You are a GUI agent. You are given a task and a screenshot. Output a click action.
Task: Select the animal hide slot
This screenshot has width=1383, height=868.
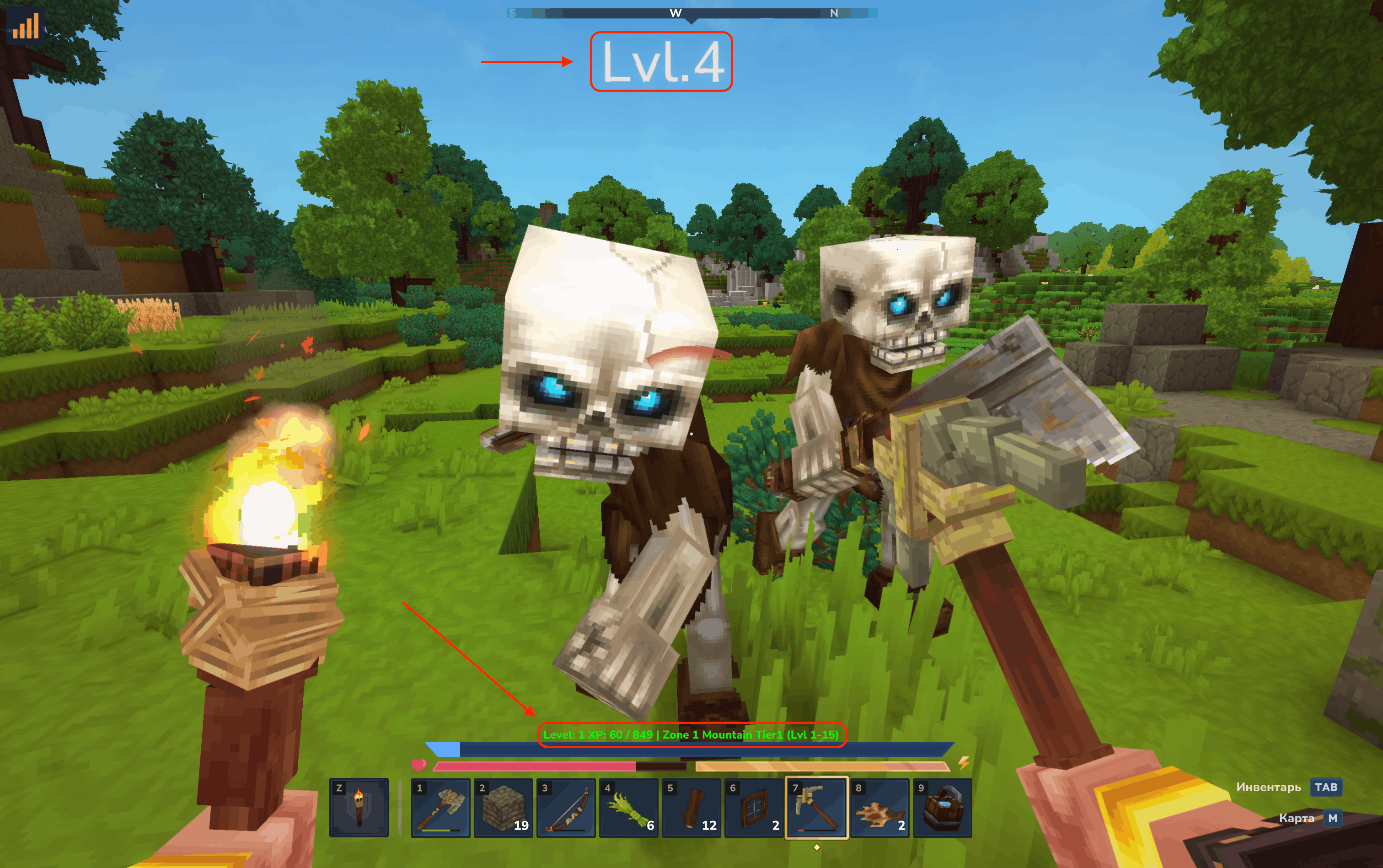click(879, 807)
